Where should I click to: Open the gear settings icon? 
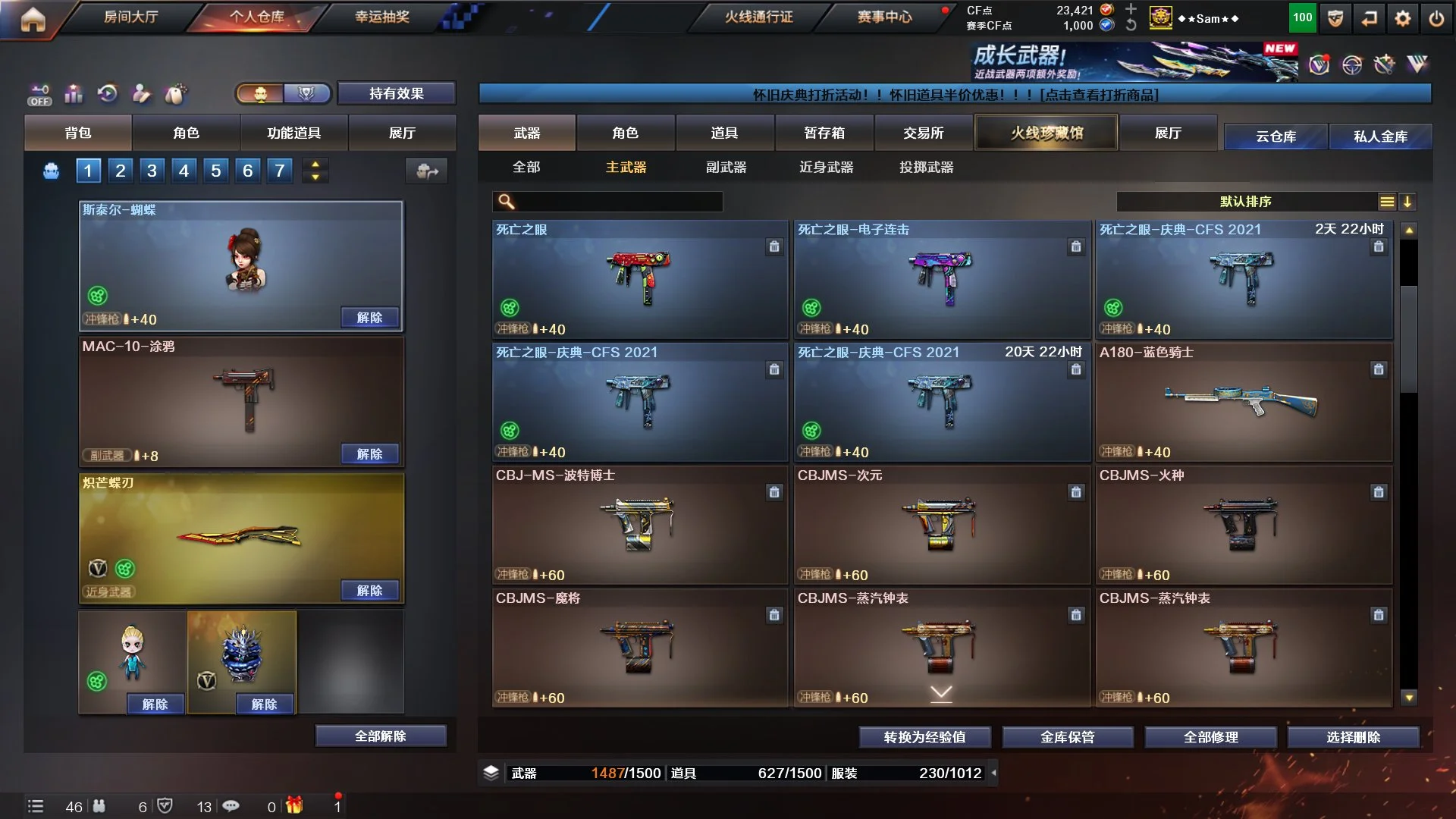point(1402,19)
